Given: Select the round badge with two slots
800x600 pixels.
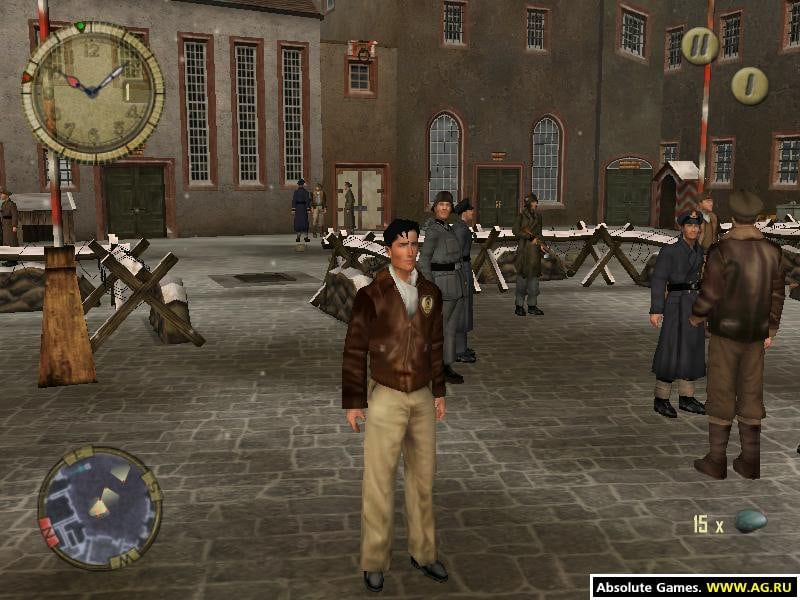Looking at the screenshot, I should 700,46.
